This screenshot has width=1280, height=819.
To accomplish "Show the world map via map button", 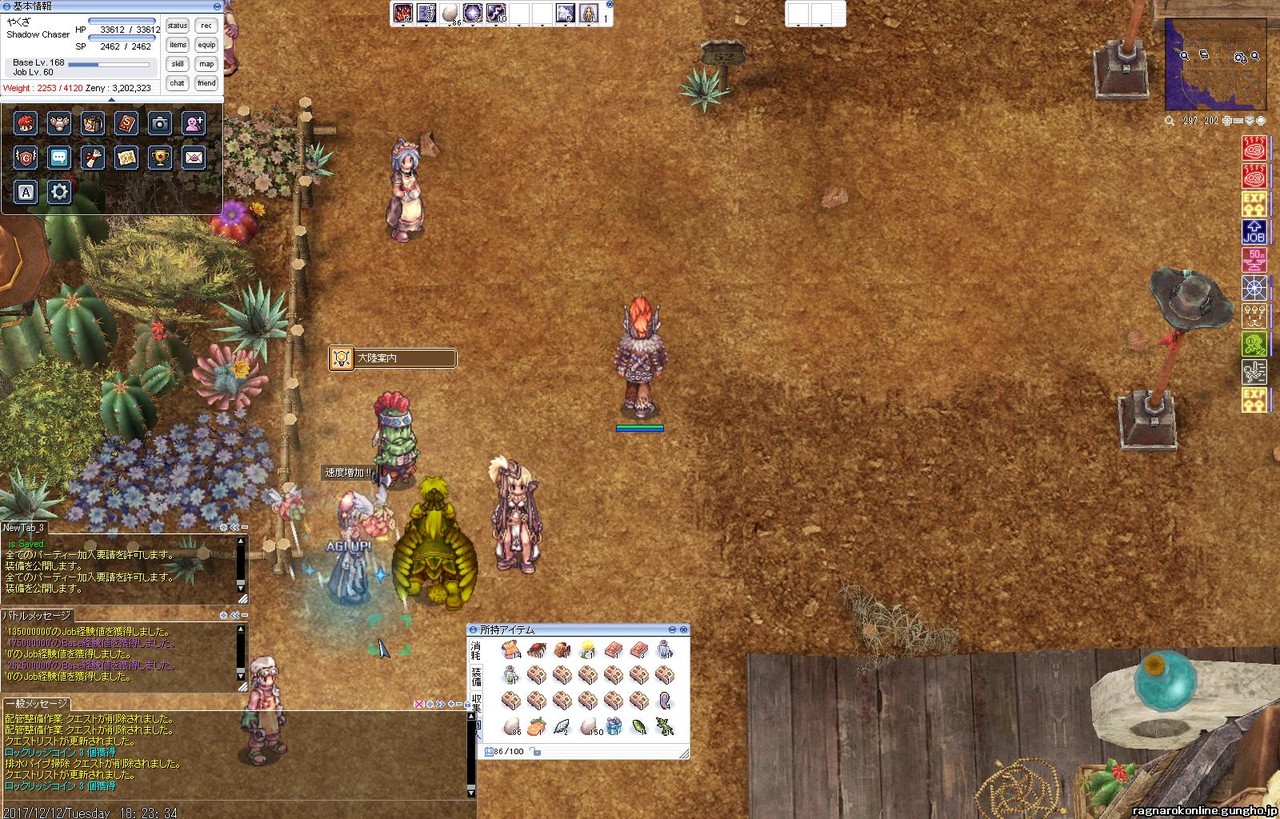I will [206, 64].
